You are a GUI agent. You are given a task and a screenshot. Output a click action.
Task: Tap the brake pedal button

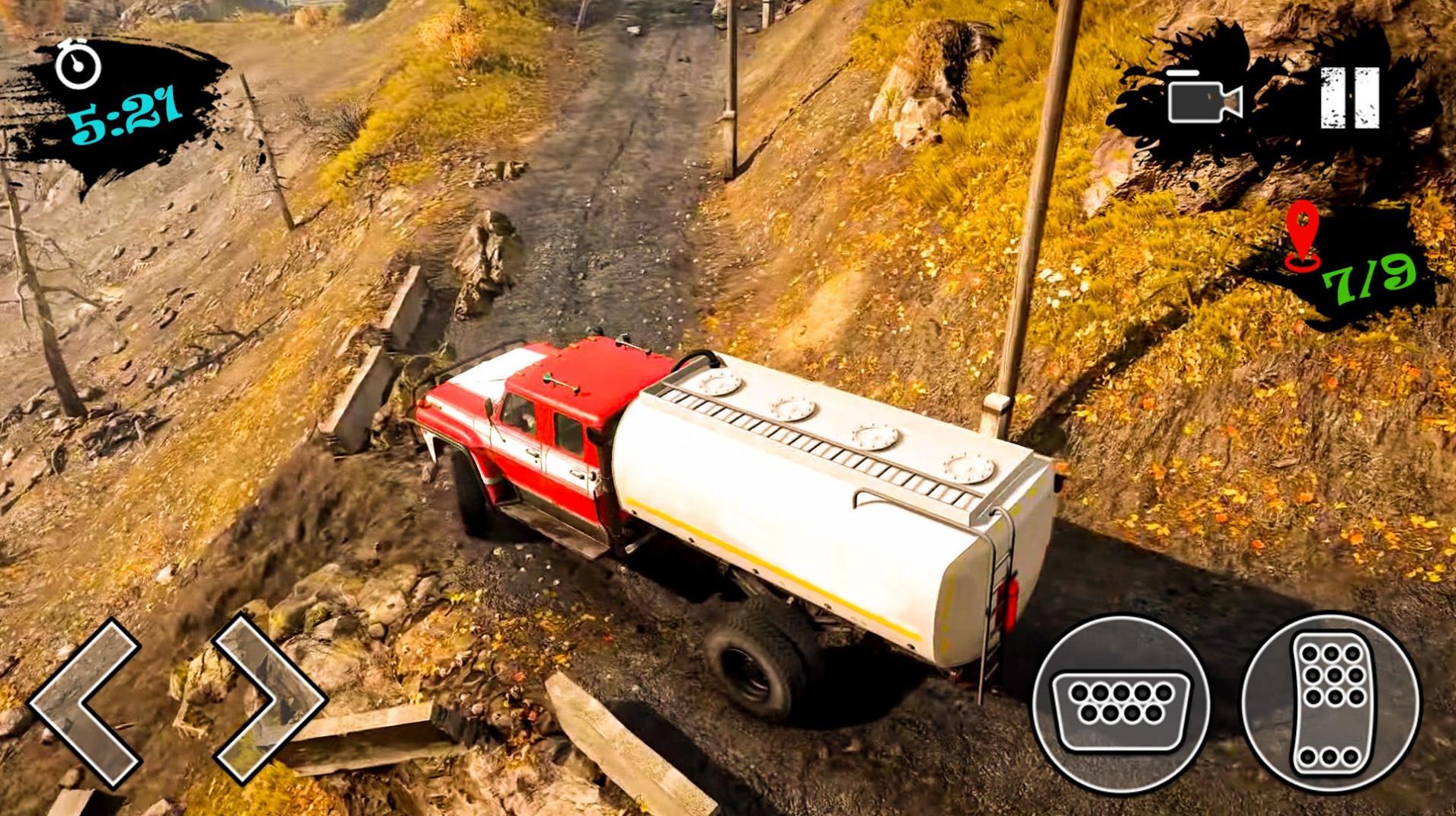point(1120,703)
